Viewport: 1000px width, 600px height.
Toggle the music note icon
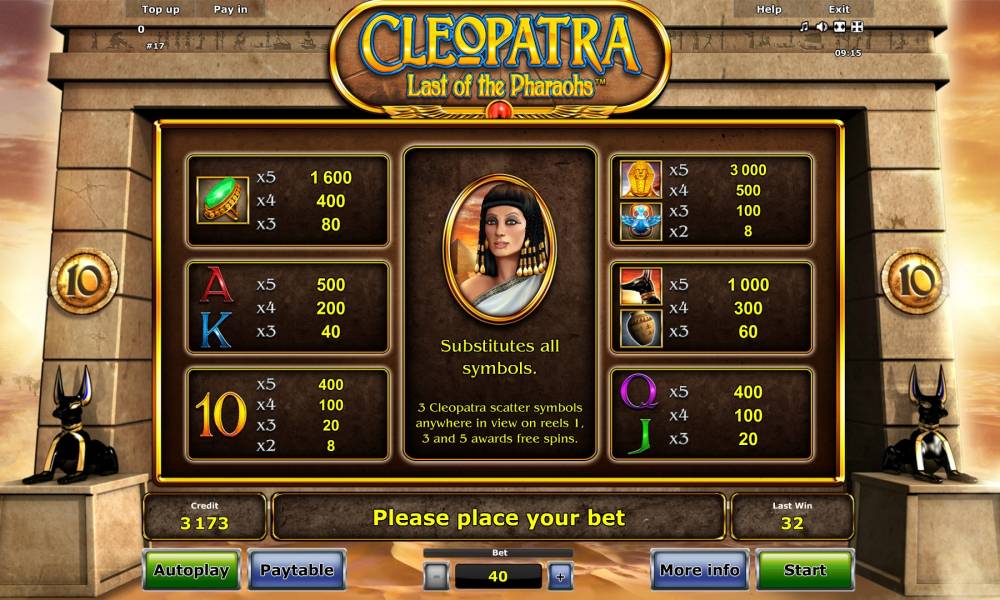tap(804, 27)
